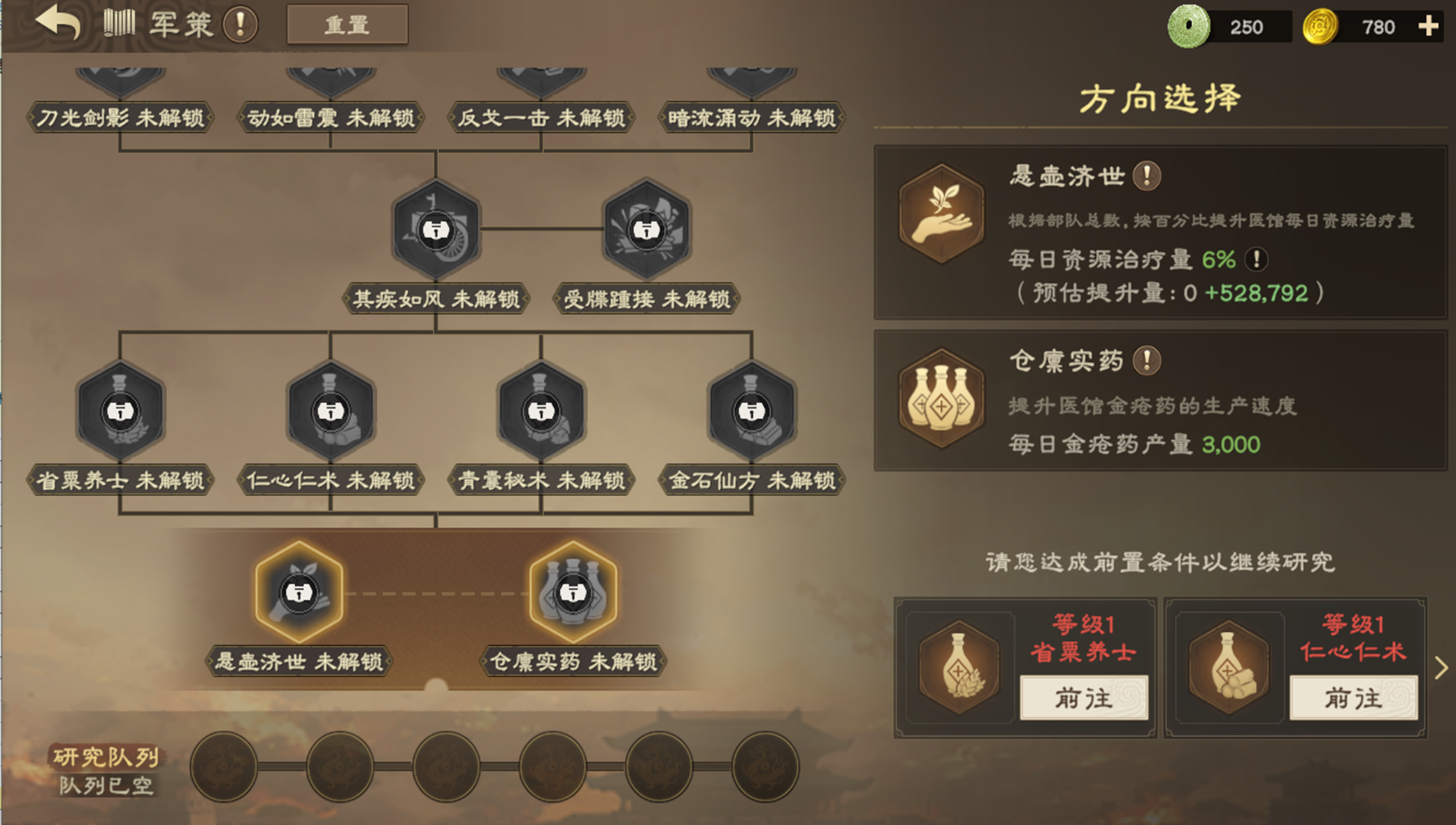Show info for 悬壶济世 in the panel
Image resolution: width=1456 pixels, height=825 pixels.
tap(1147, 176)
